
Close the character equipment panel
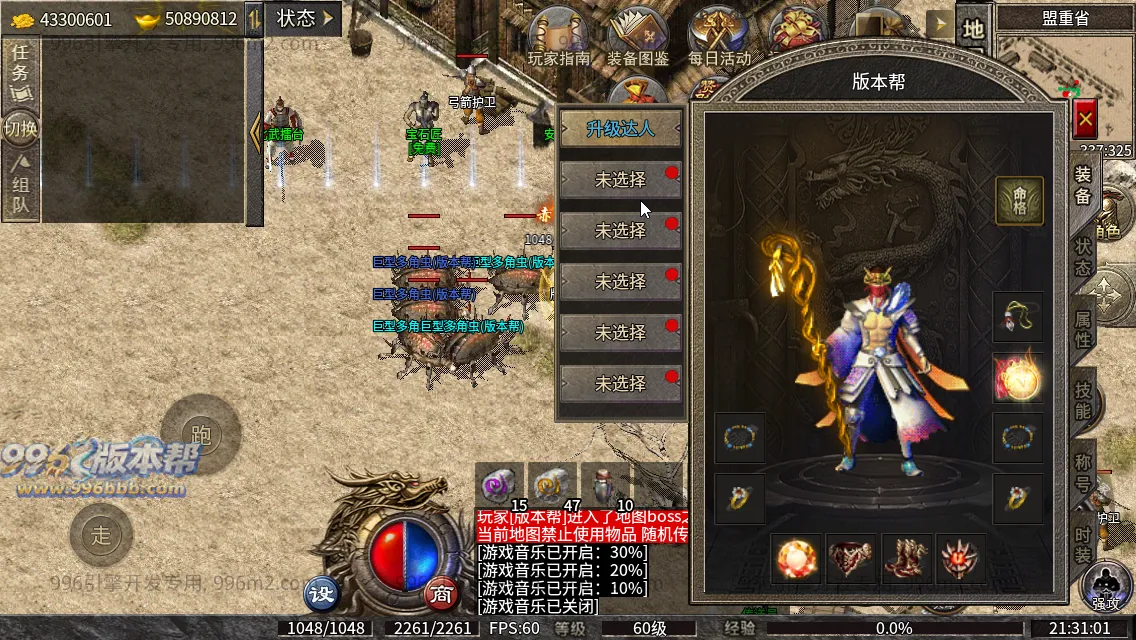coord(1085,120)
